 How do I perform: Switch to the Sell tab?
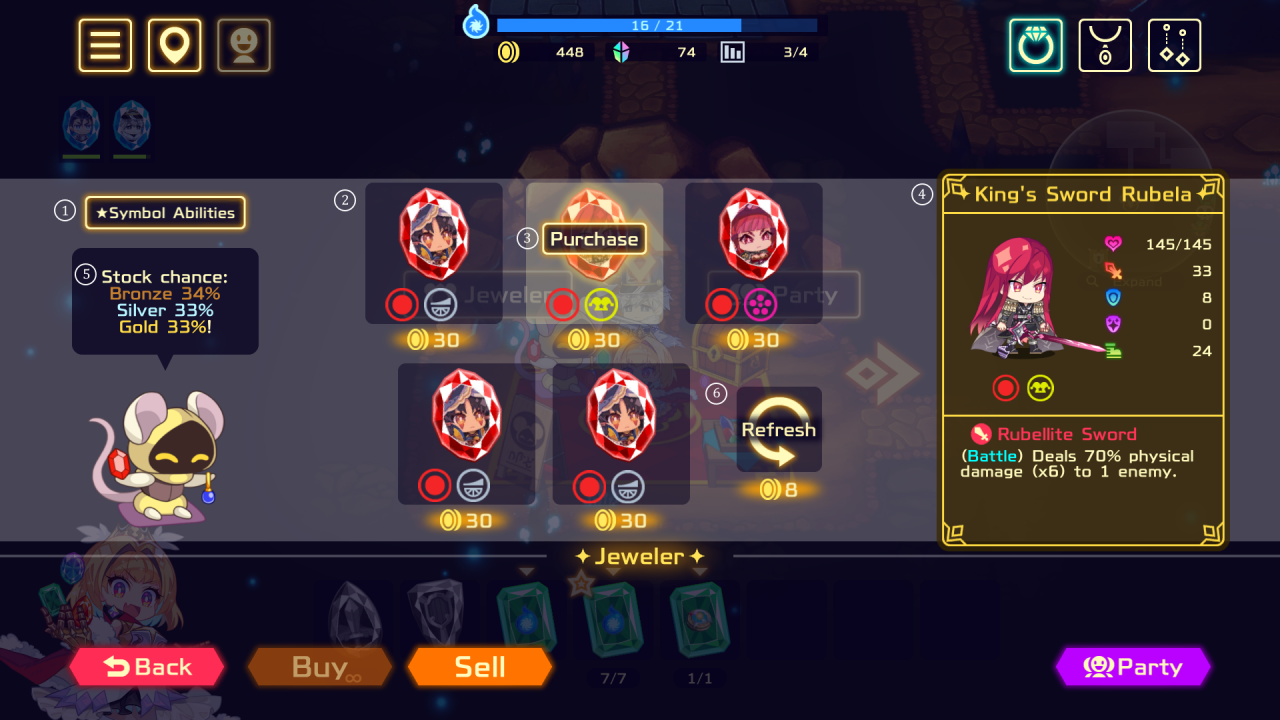480,667
